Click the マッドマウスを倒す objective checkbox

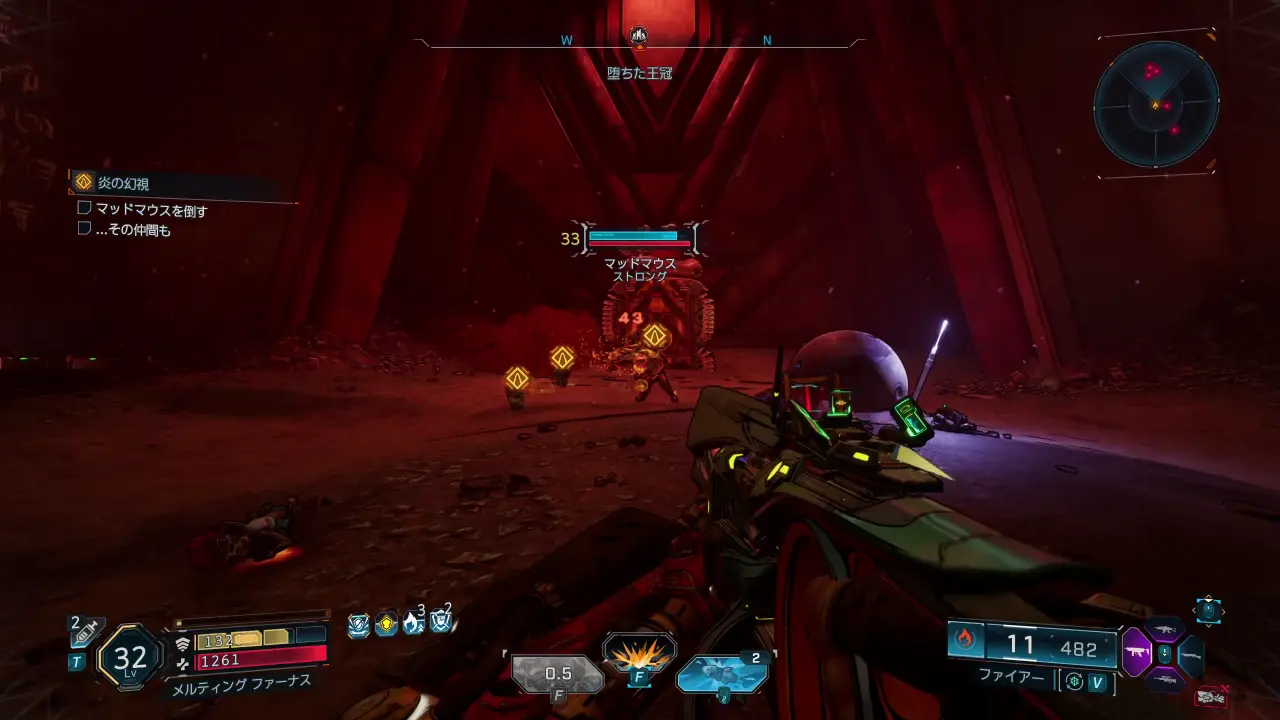(x=85, y=209)
